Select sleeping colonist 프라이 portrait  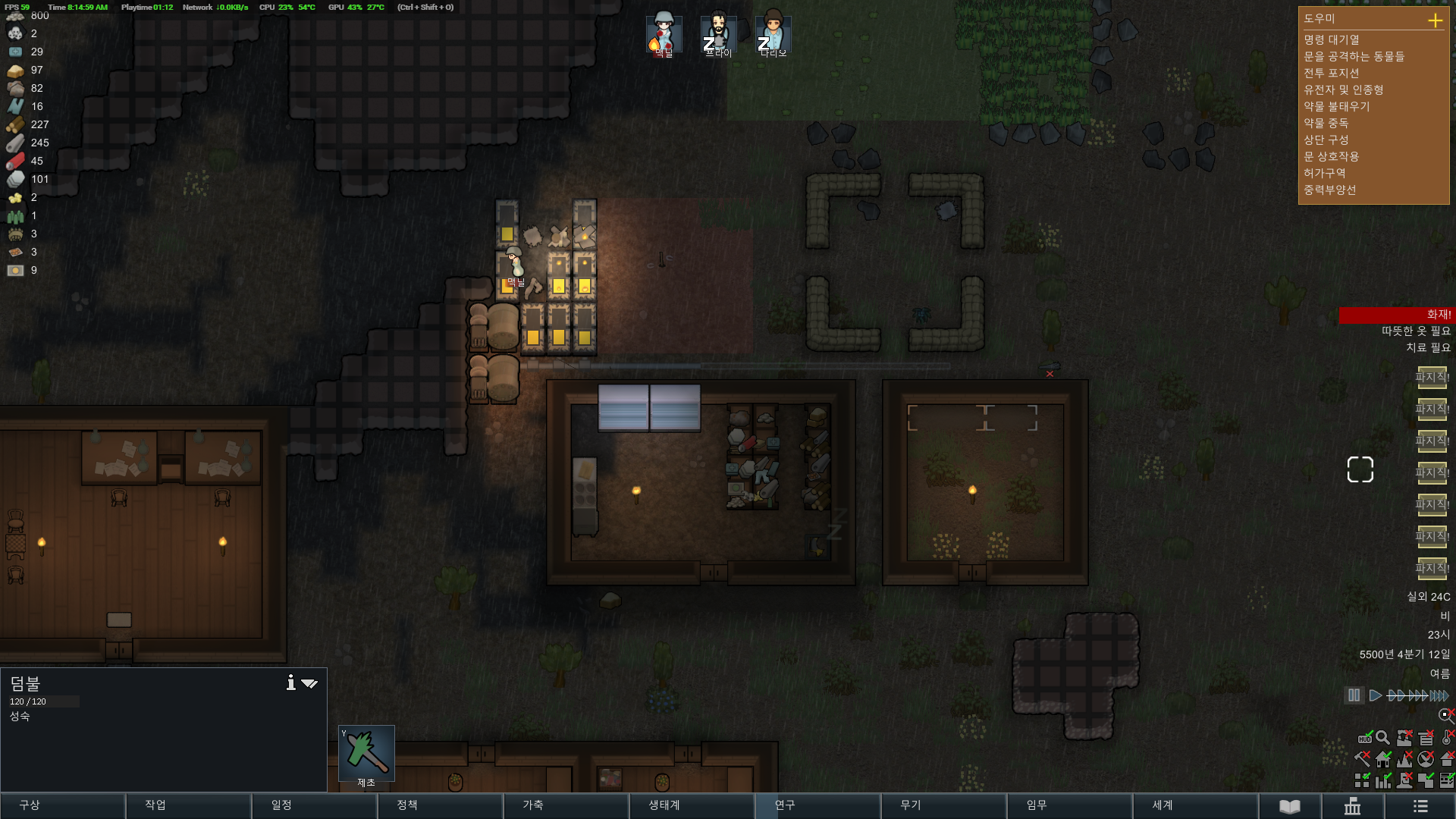coord(718,34)
